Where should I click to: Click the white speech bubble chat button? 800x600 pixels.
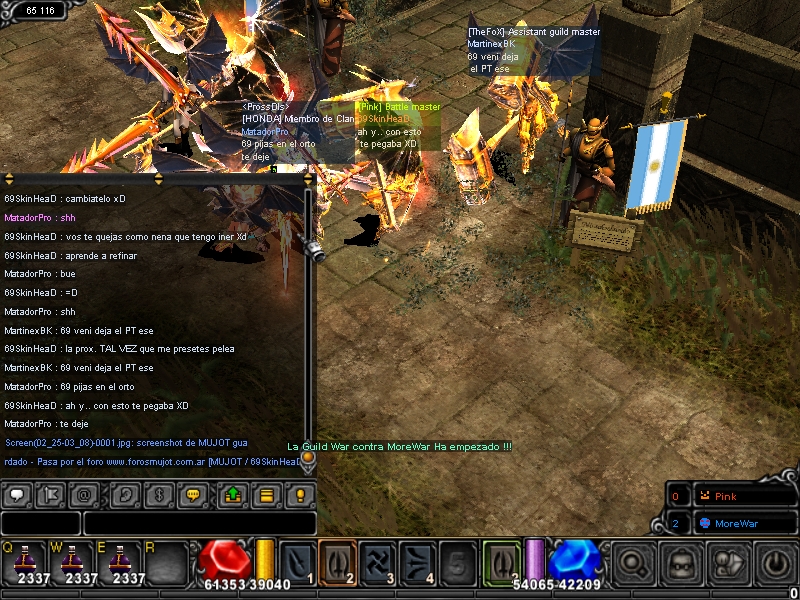(19, 494)
